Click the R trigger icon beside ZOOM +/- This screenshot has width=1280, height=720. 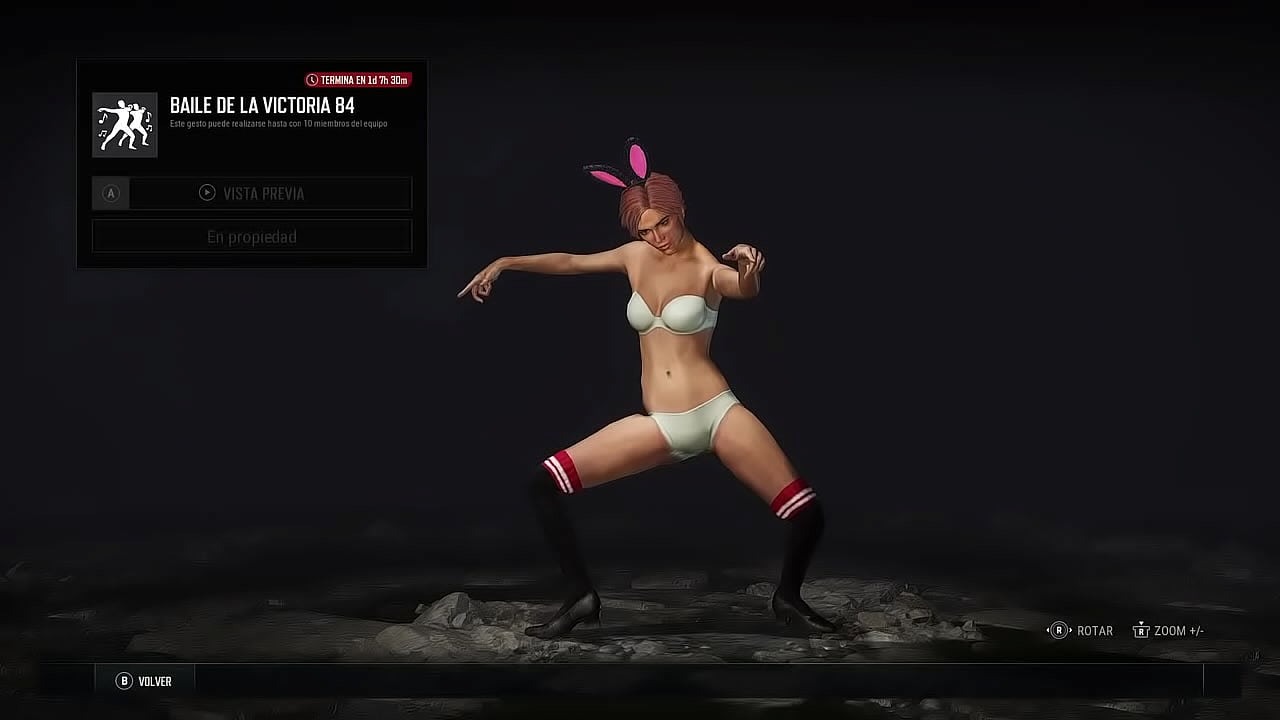1140,630
